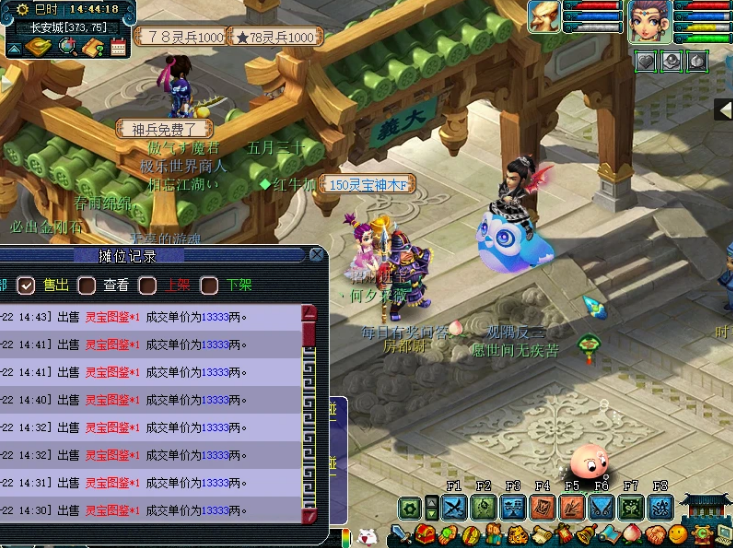Open the treasure chest bag icon
The image size is (733, 548).
[425, 534]
